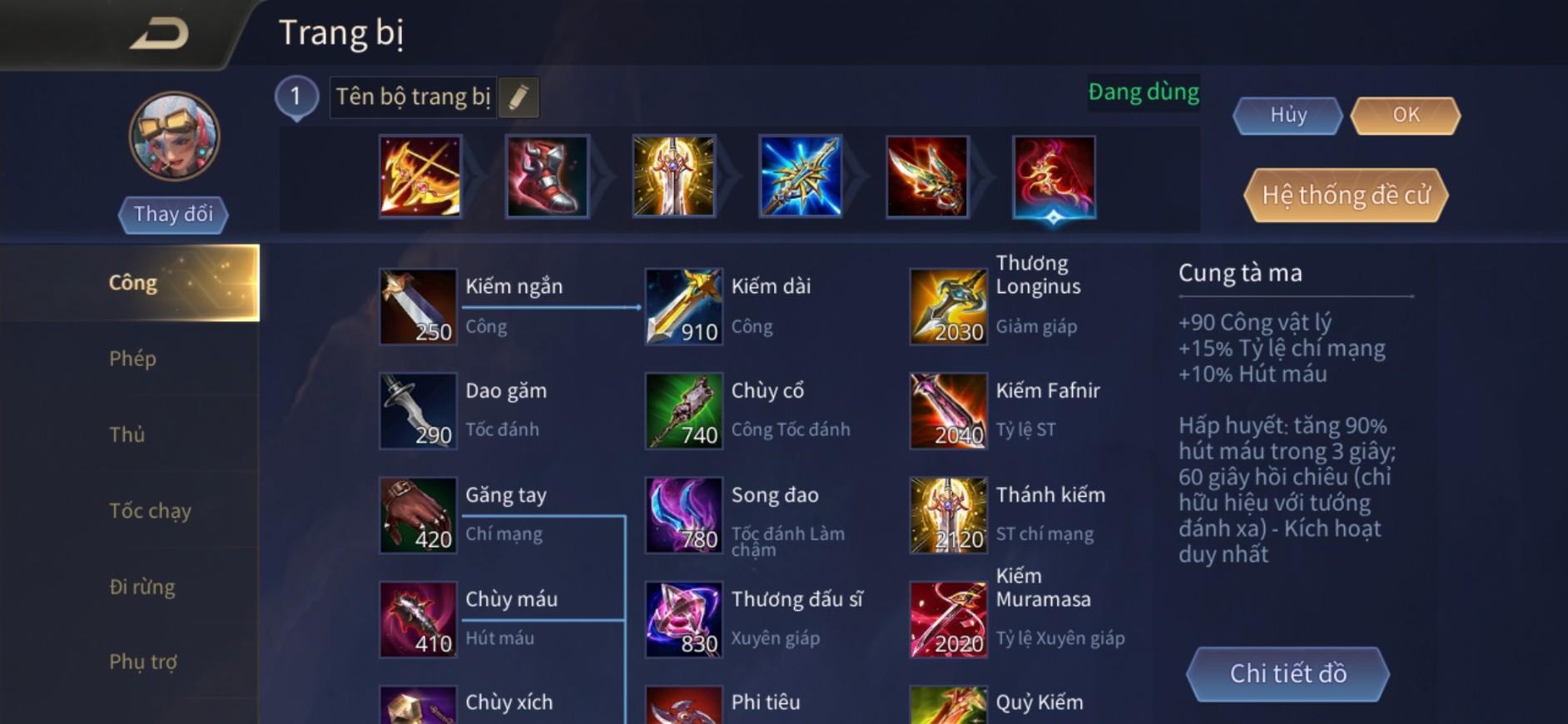Select the Chùy máu item icon
Image resolution: width=1568 pixels, height=724 pixels.
417,620
